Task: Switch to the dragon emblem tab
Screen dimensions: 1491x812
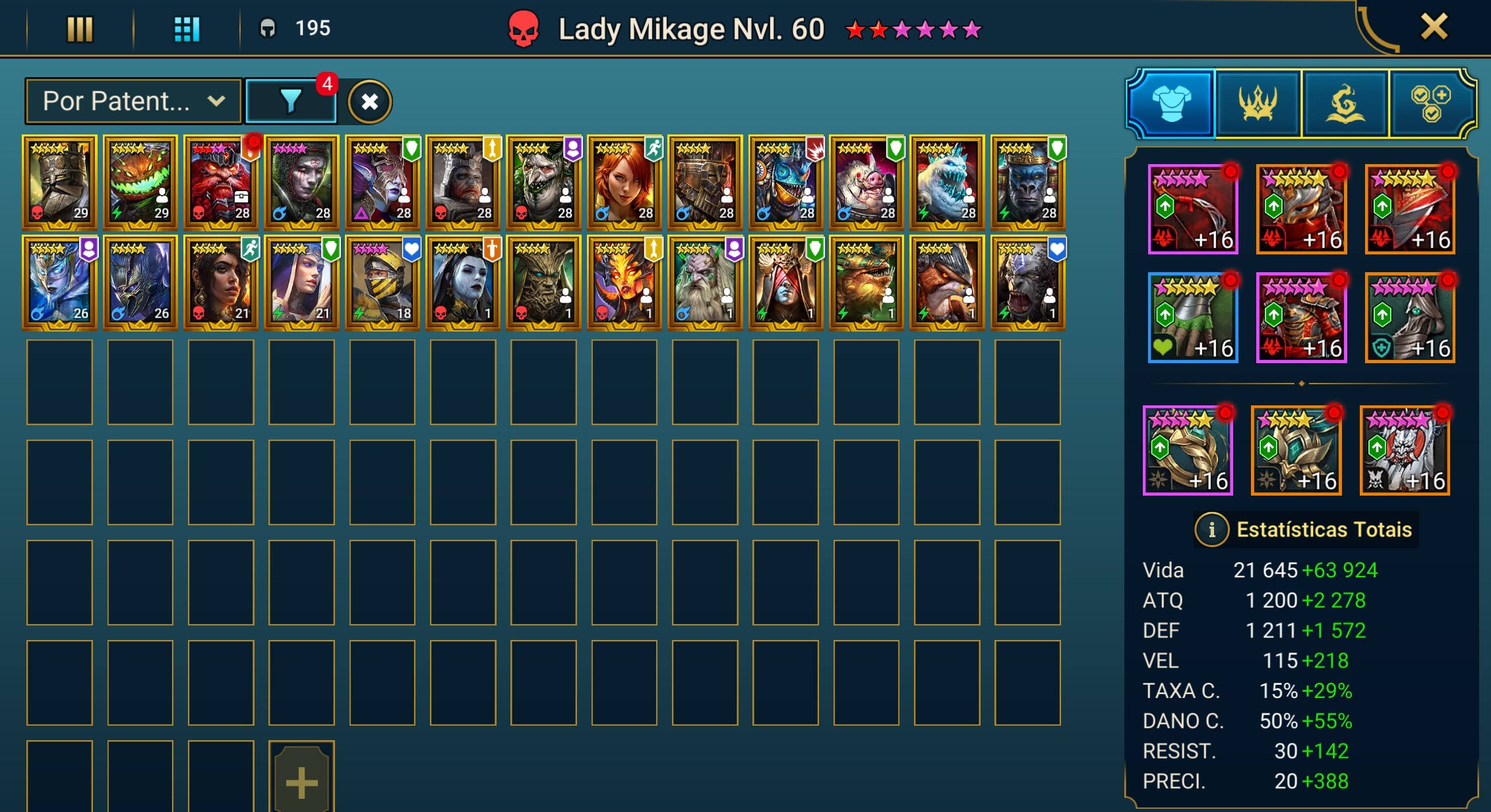Action: pos(1345,103)
